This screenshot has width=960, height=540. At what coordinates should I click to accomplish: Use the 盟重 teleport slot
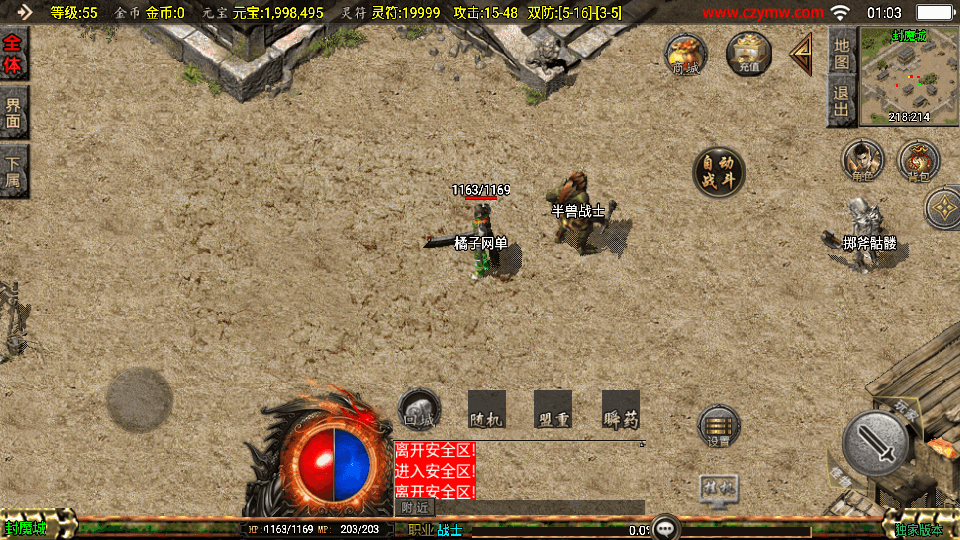click(x=553, y=410)
